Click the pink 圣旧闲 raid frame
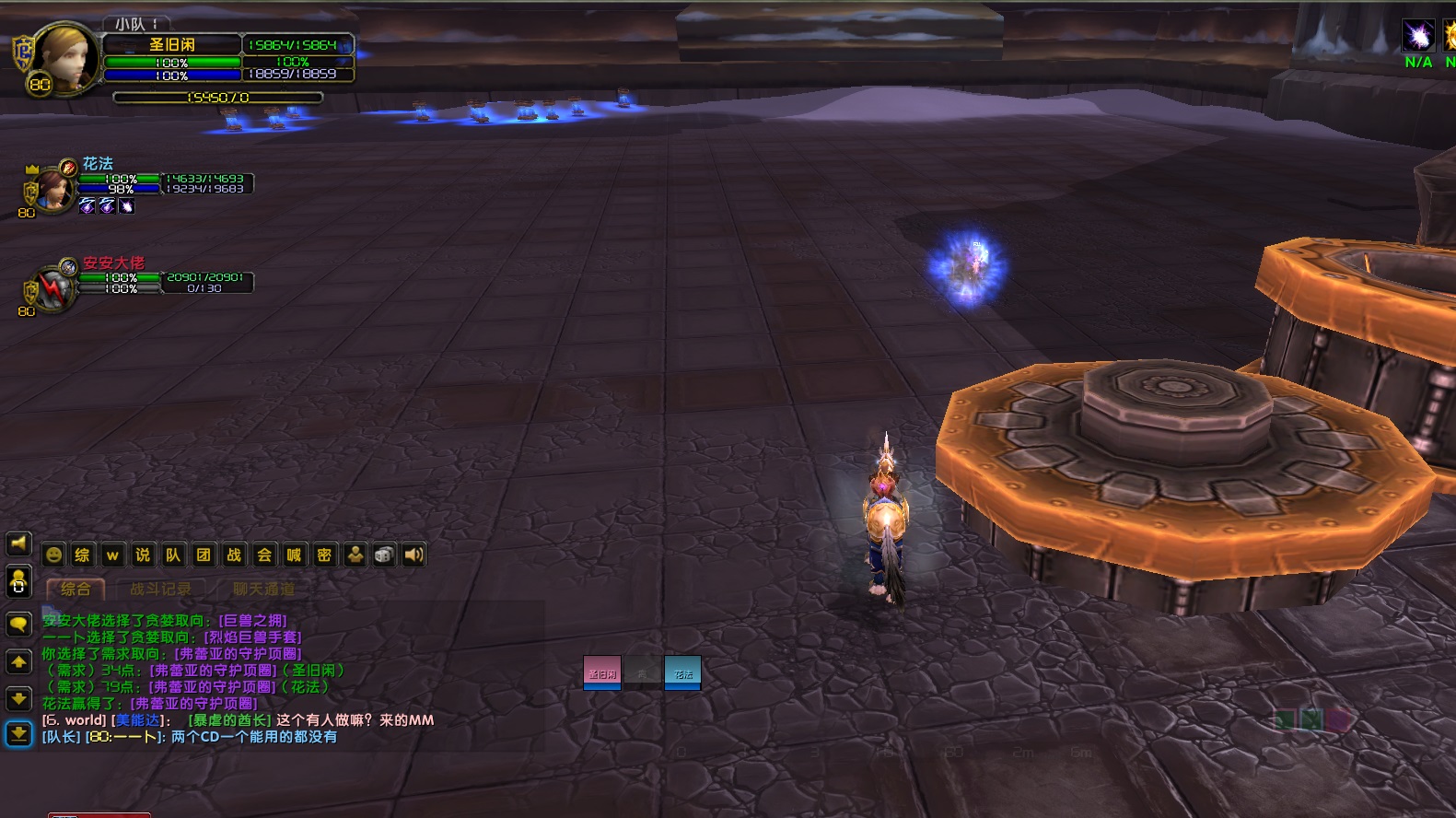 (602, 672)
